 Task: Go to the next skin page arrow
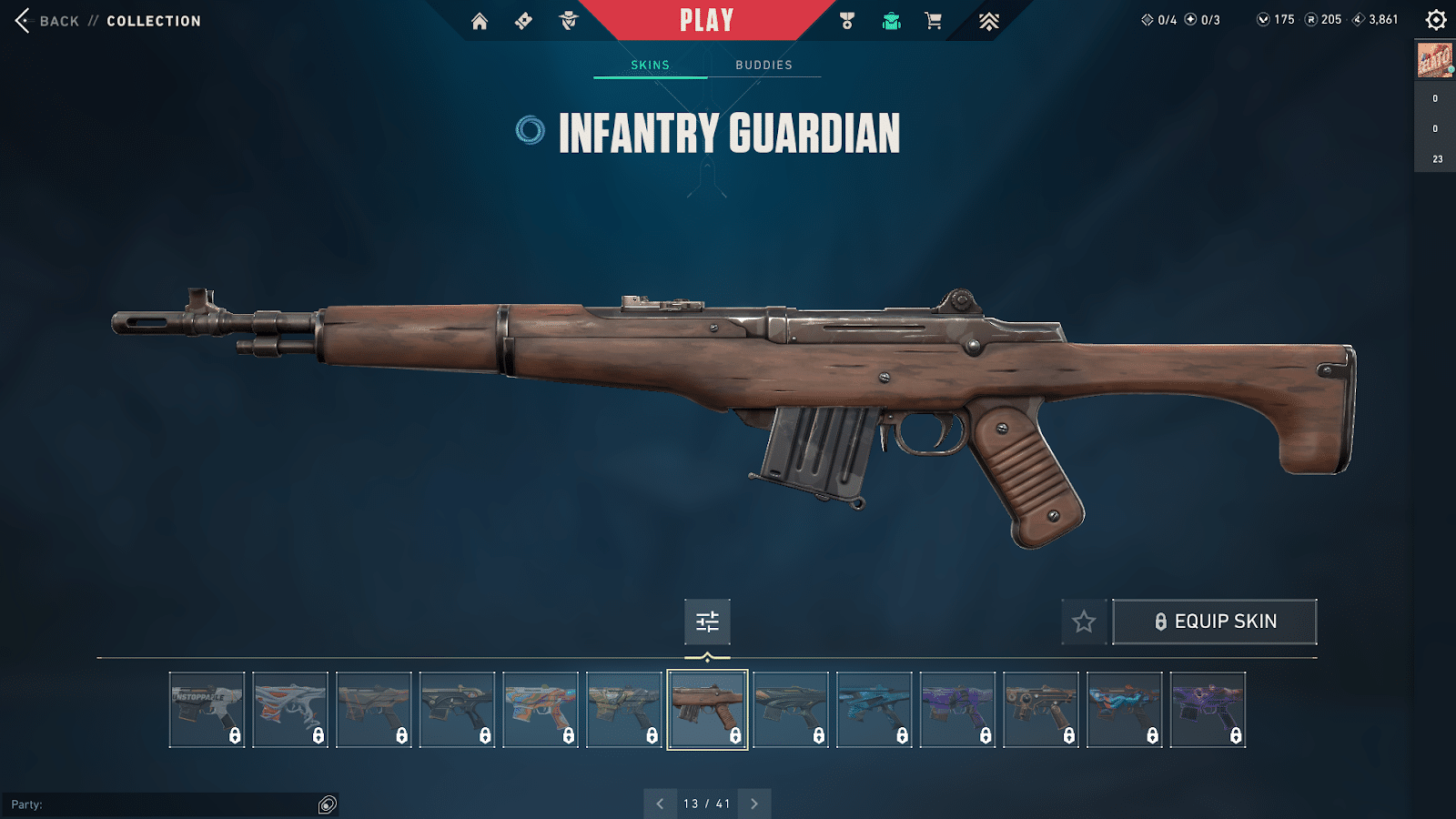point(753,804)
